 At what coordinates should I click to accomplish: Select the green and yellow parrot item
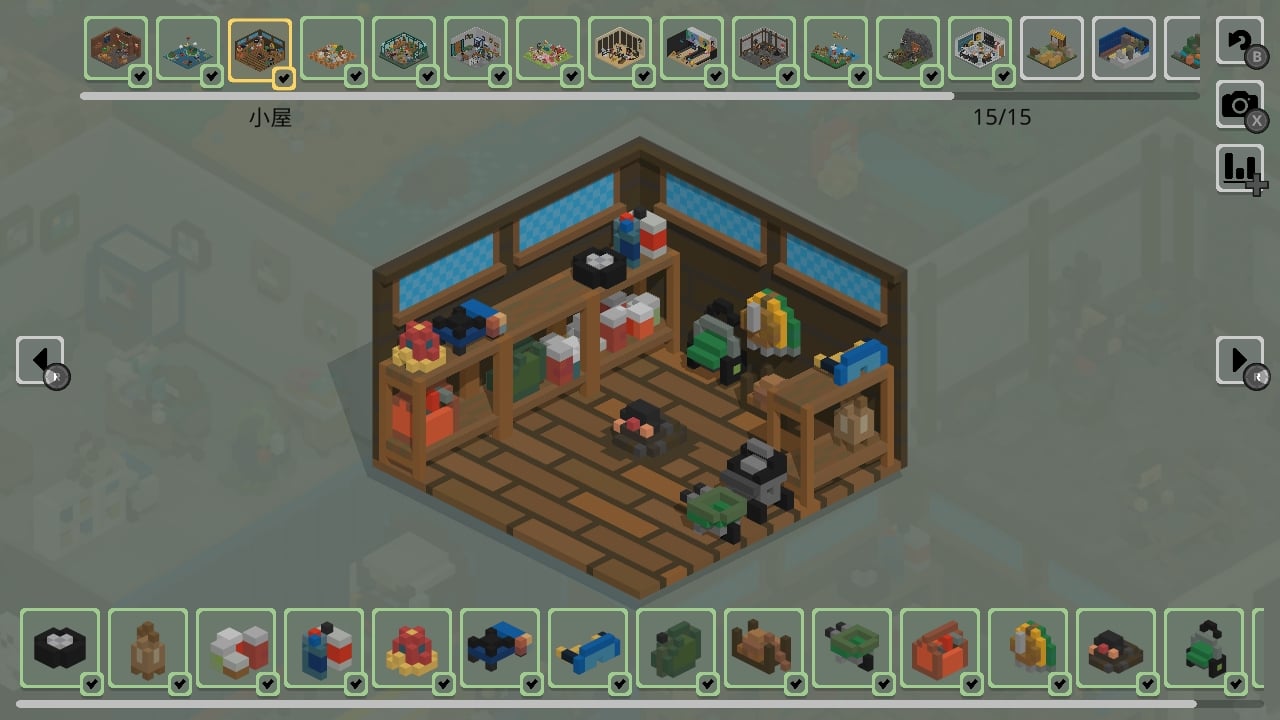(1028, 648)
